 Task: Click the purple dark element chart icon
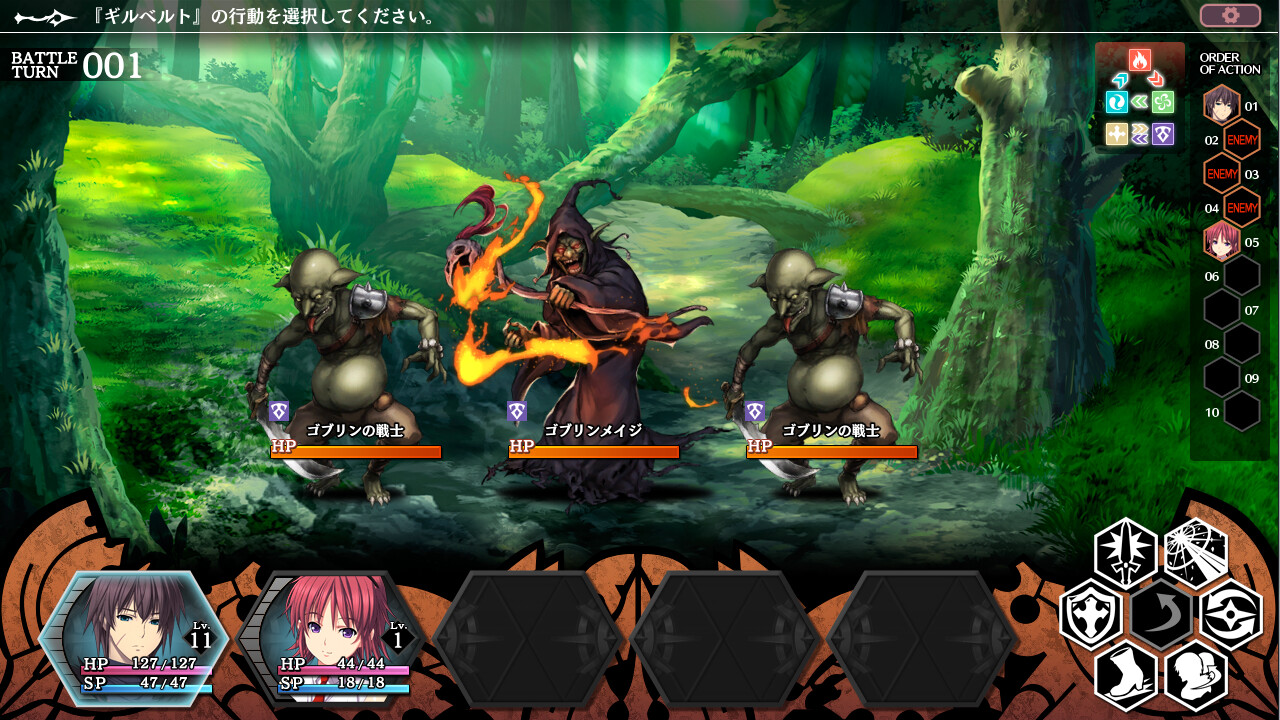[x=1162, y=134]
